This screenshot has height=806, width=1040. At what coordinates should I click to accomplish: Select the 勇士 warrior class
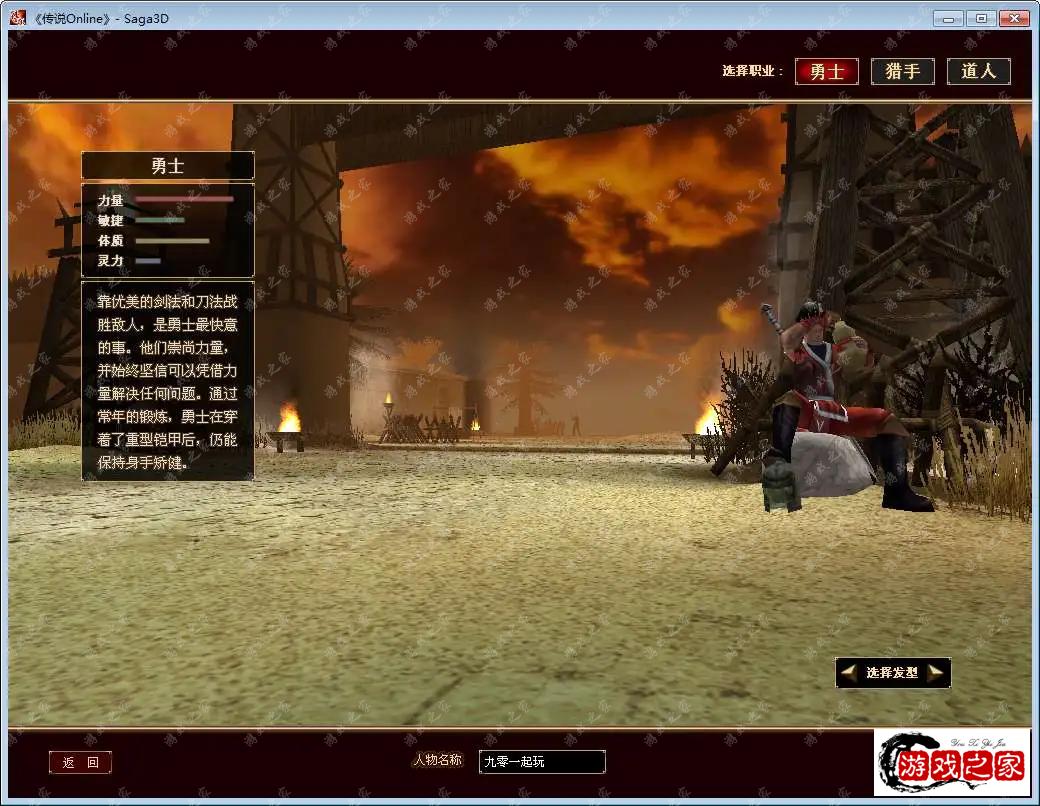coord(827,72)
